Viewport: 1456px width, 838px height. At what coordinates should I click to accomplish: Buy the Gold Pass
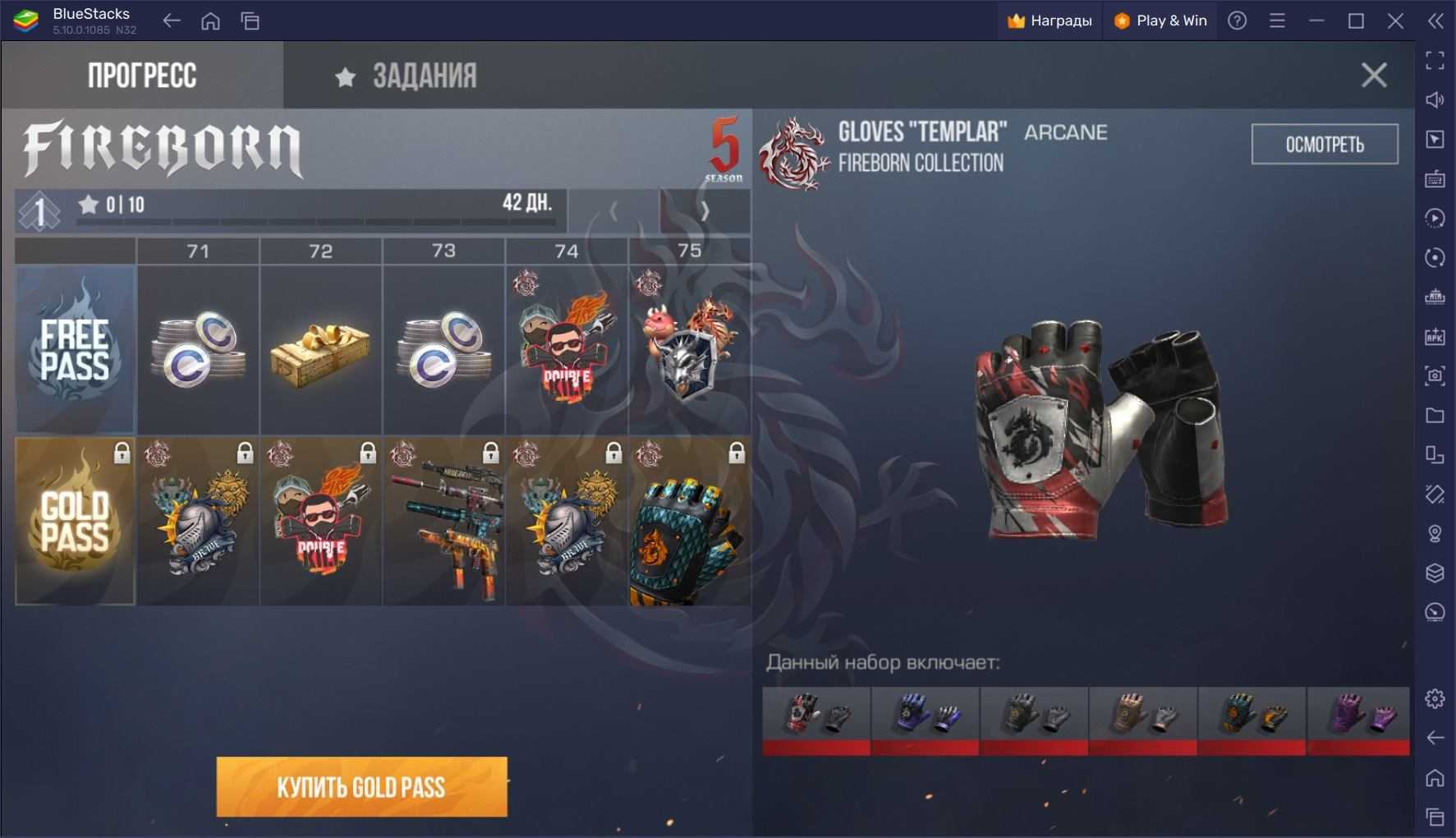pyautogui.click(x=361, y=787)
